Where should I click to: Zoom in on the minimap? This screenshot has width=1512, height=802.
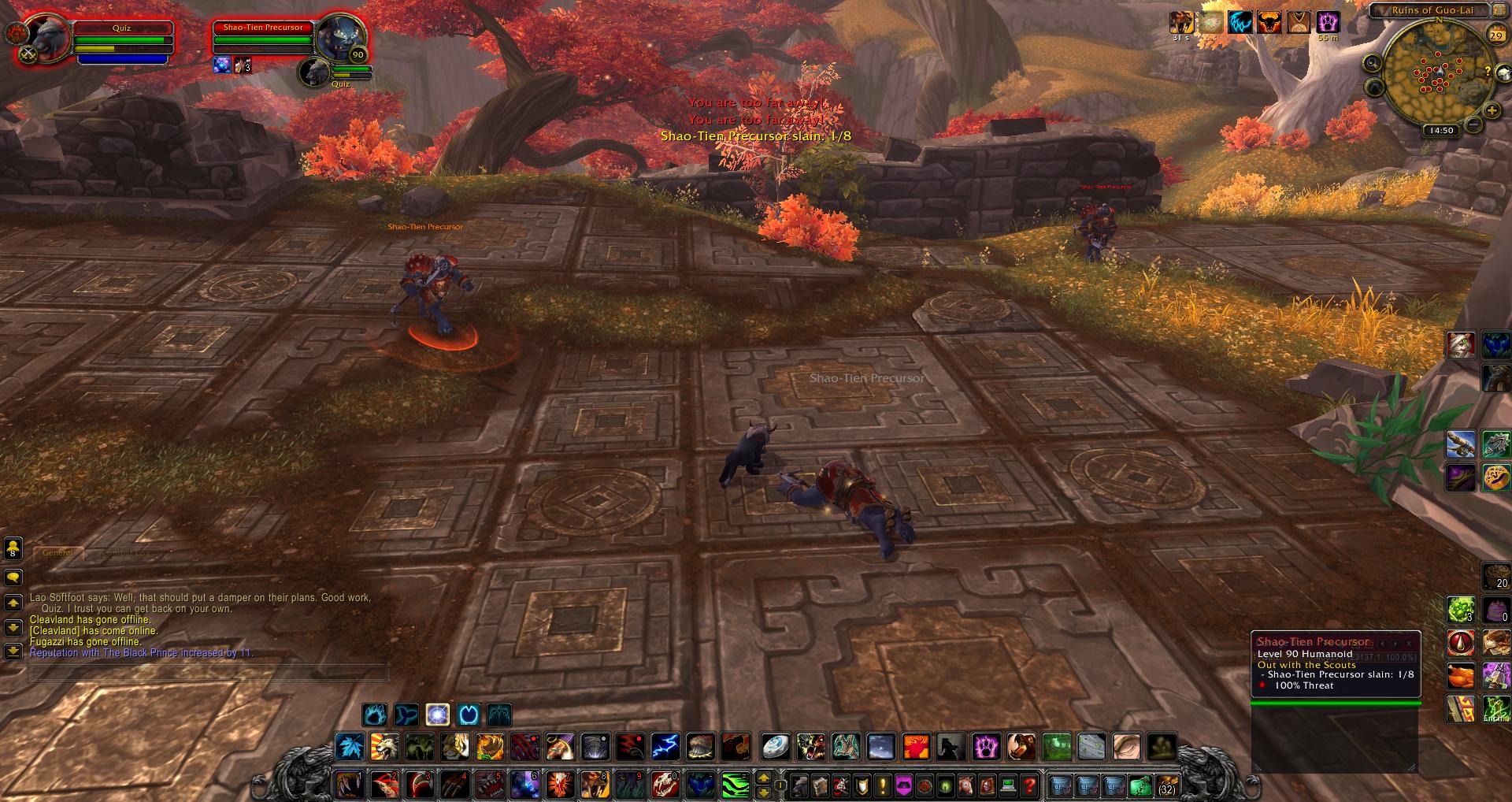1491,110
